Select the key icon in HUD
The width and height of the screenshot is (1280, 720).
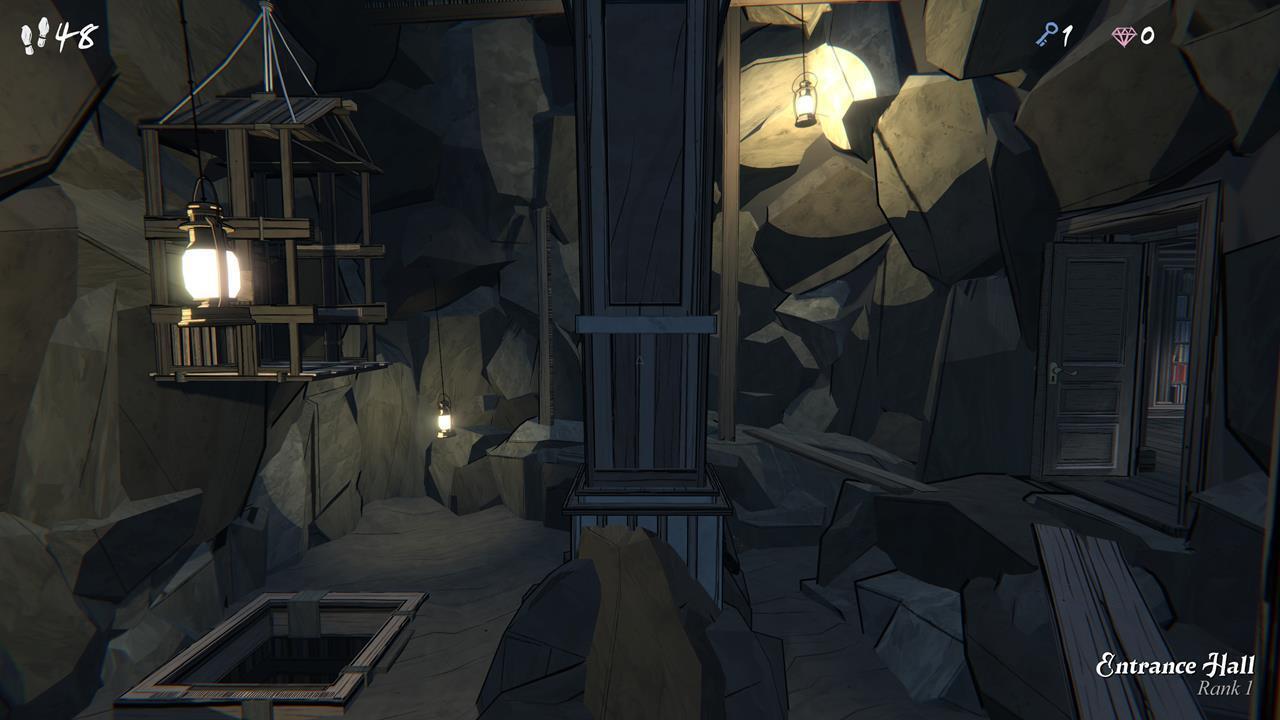tap(1048, 34)
